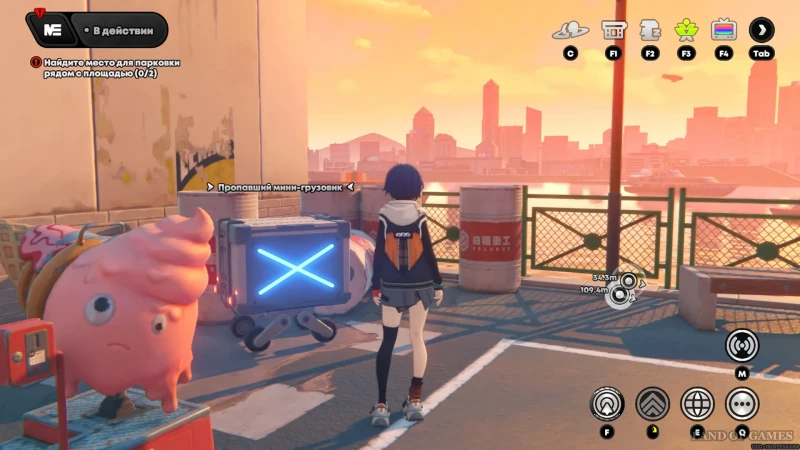Open the 'В действии' quest panel
The width and height of the screenshot is (800, 450).
(98, 30)
